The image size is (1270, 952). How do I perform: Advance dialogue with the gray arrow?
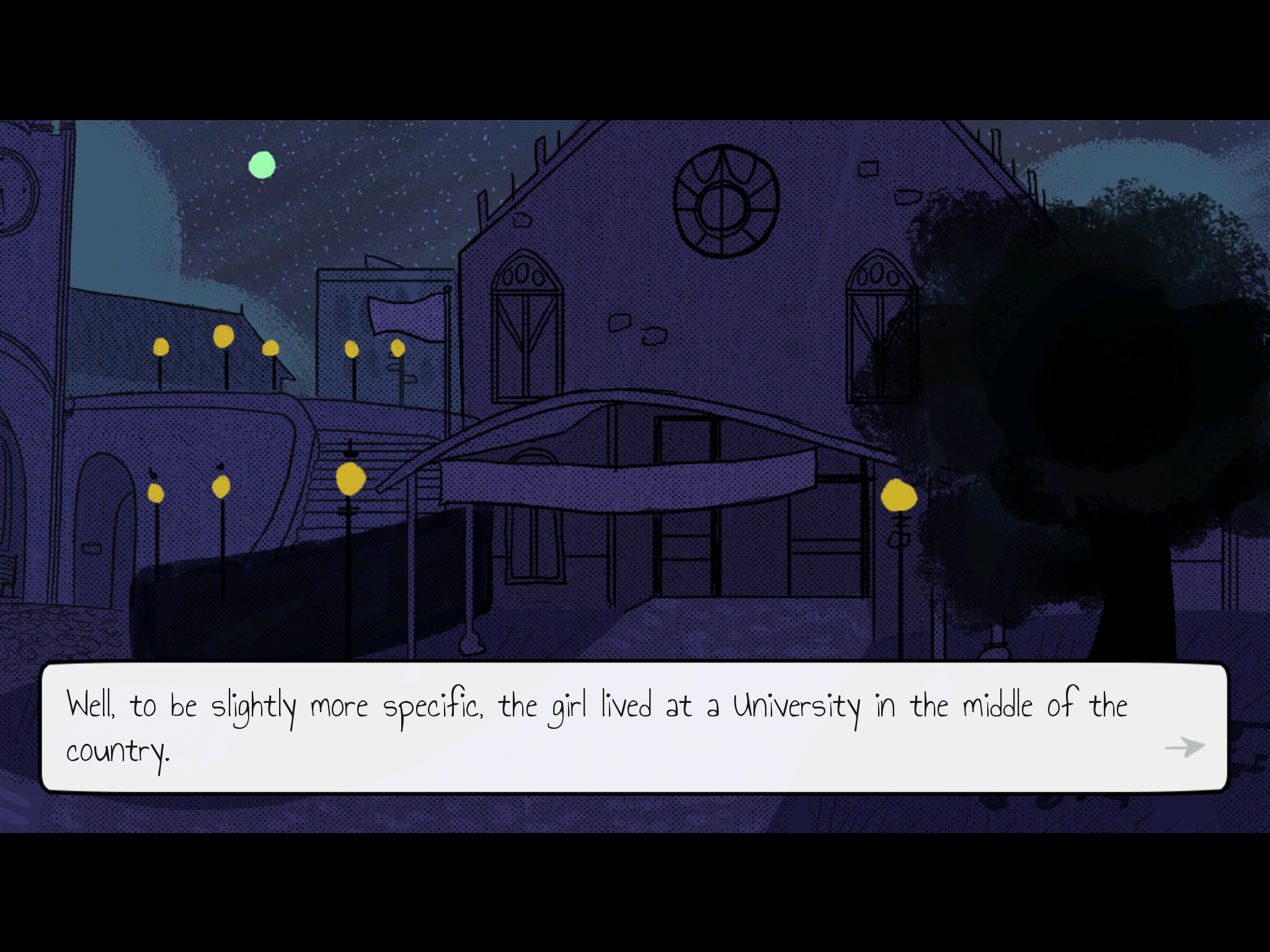pos(1184,747)
